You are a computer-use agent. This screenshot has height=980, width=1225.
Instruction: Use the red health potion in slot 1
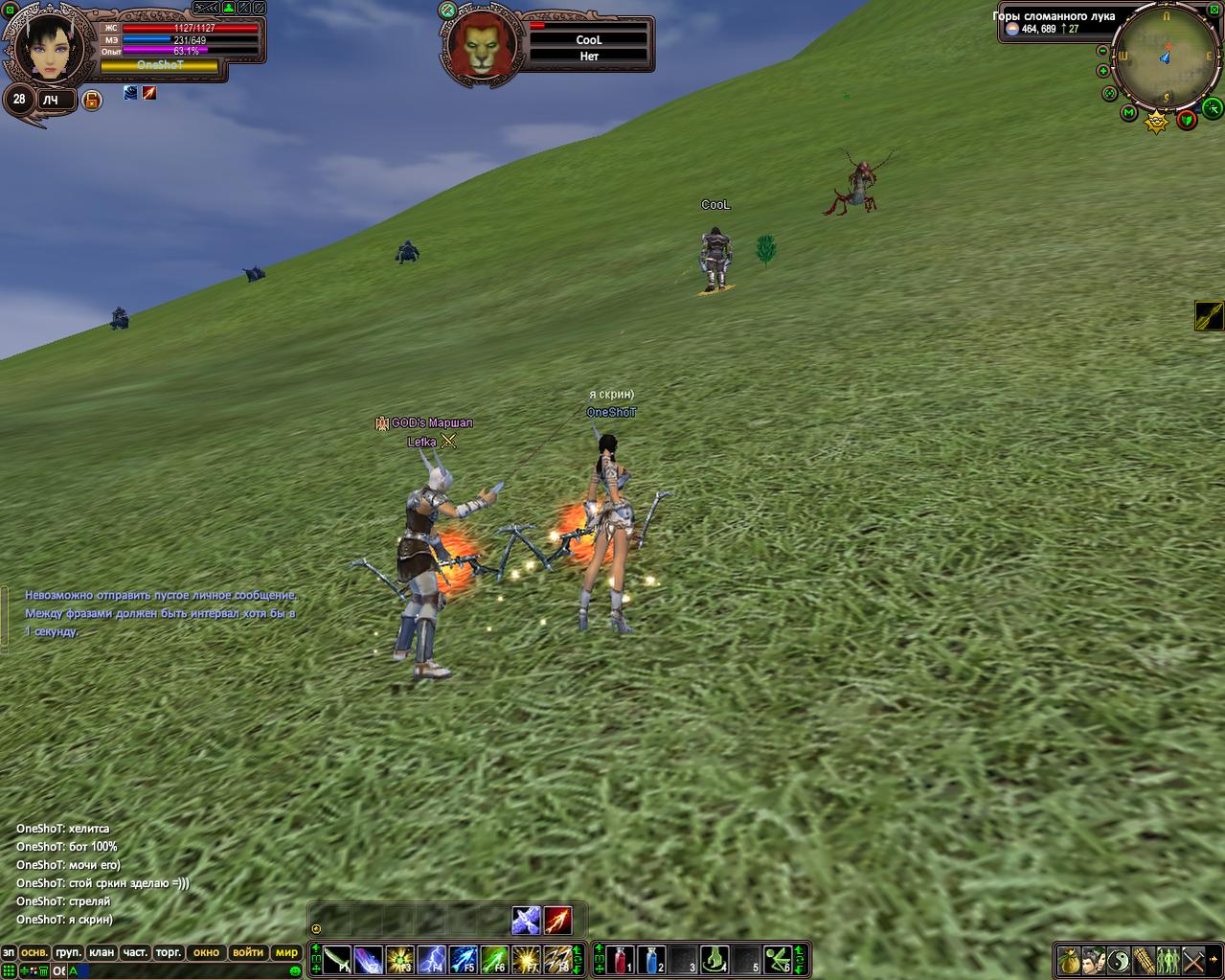620,959
